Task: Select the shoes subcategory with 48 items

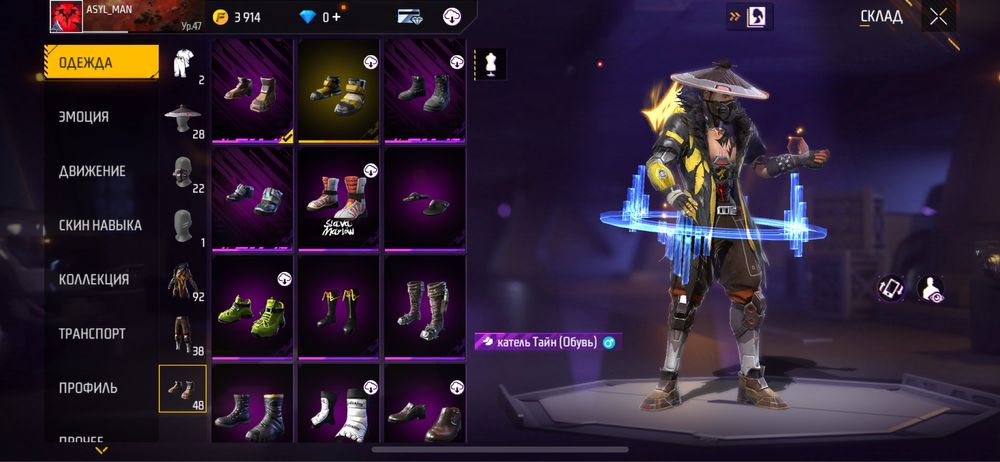Action: [183, 389]
